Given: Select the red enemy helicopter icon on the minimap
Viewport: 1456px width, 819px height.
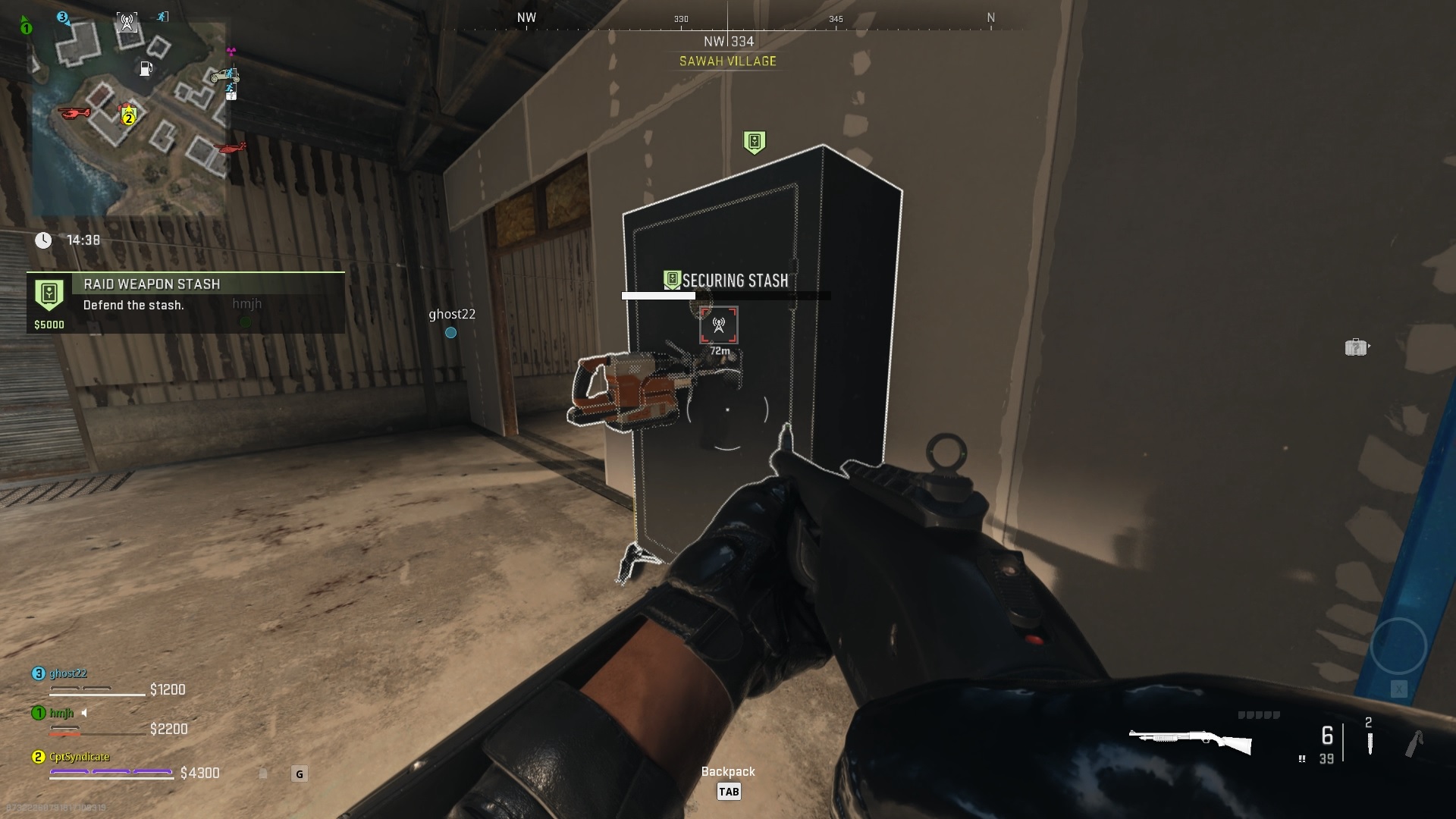Looking at the screenshot, I should [74, 114].
